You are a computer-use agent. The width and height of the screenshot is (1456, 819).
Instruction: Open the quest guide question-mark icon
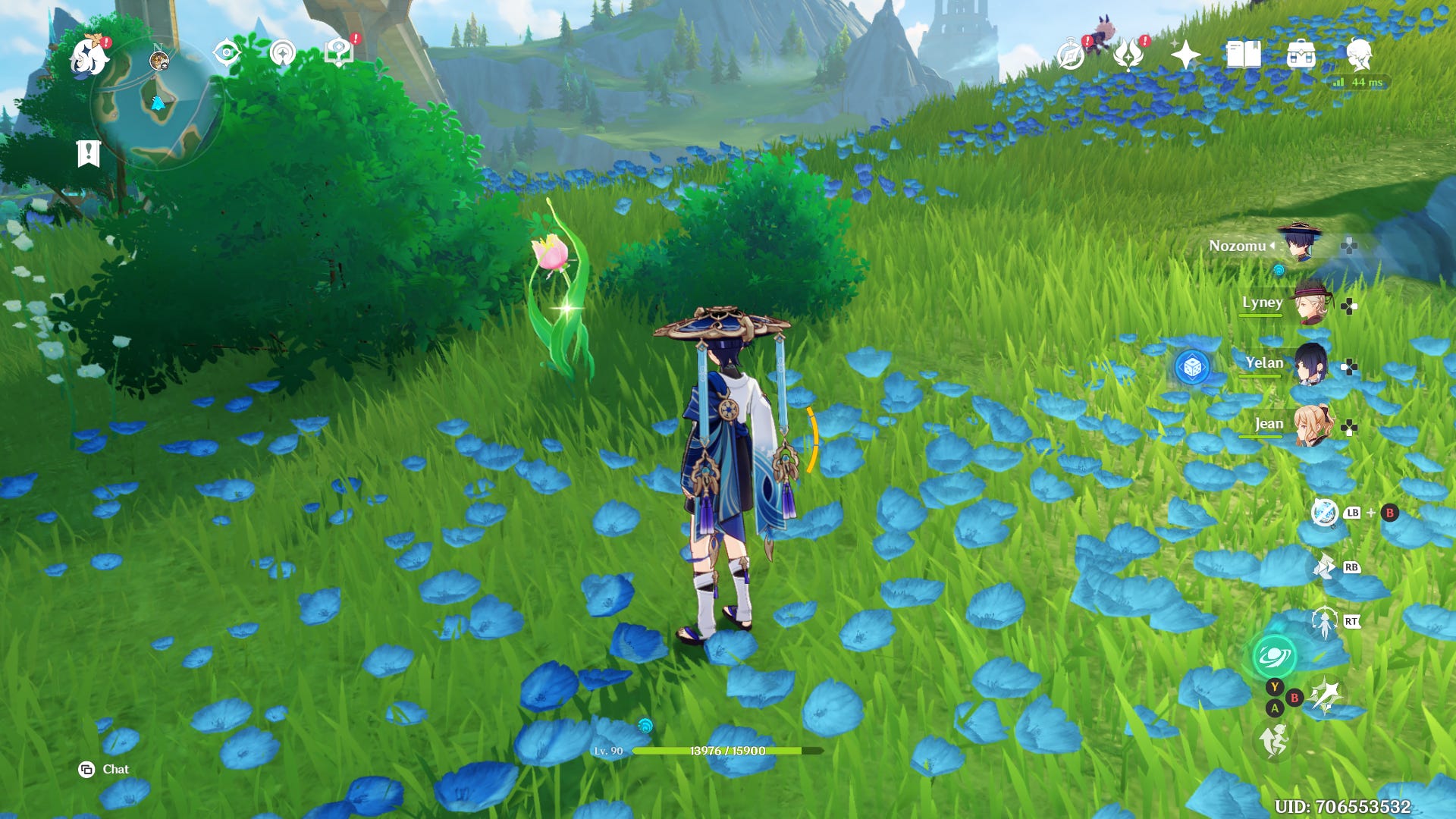click(x=337, y=51)
